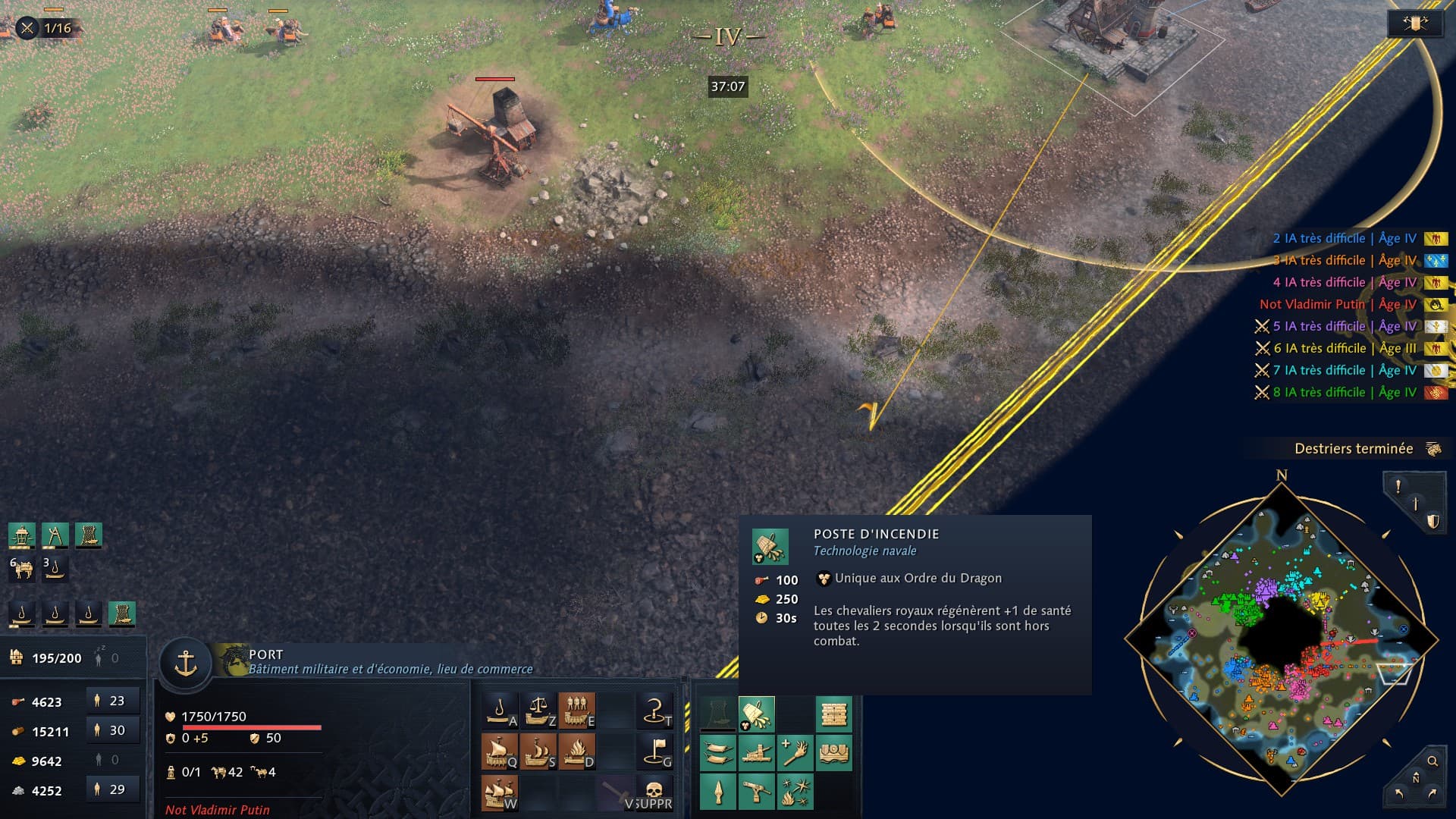Select the three-masted warship production icon

pyautogui.click(x=500, y=792)
